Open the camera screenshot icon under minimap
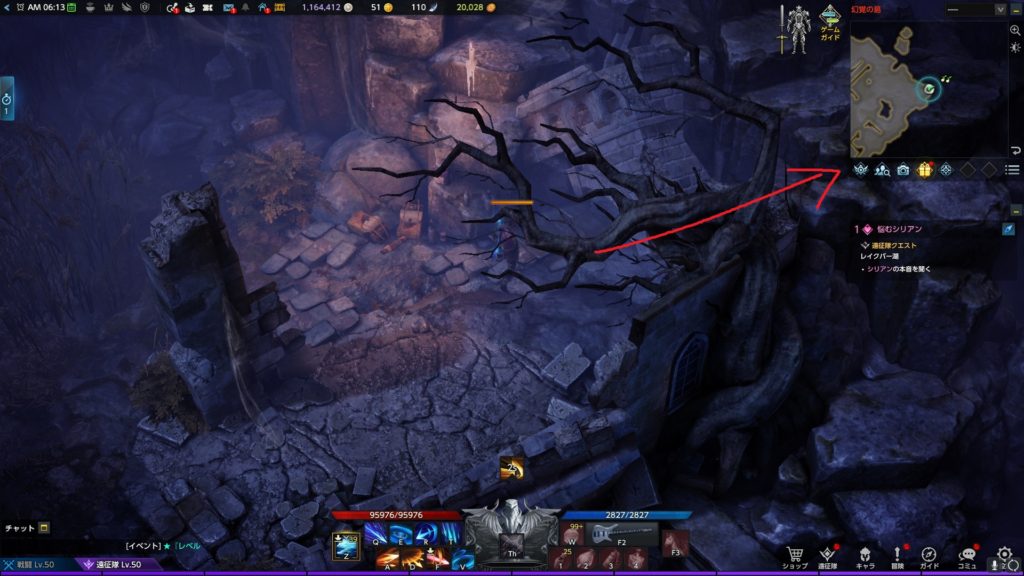 coord(903,170)
